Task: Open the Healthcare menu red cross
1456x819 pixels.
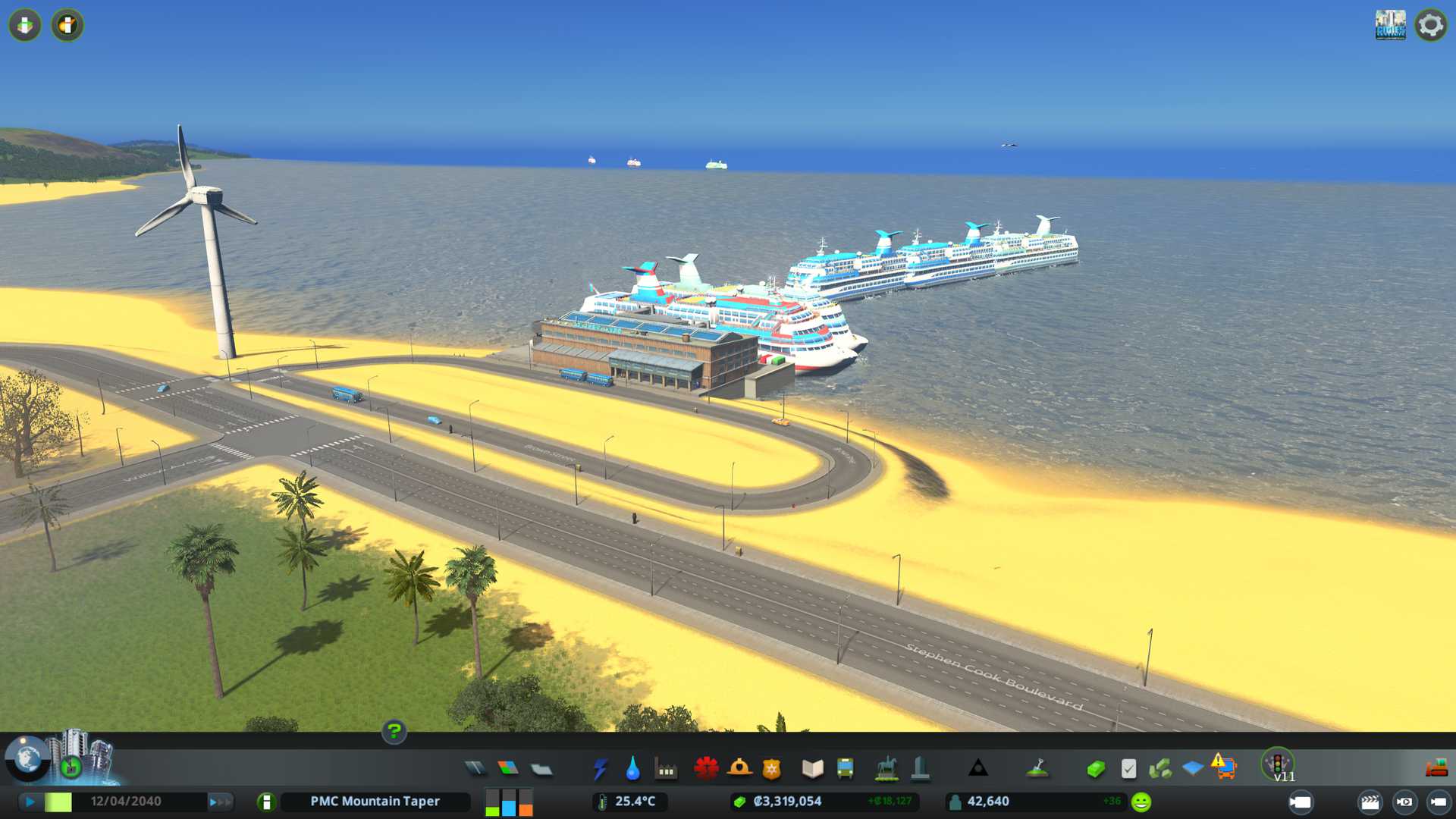Action: tap(706, 769)
